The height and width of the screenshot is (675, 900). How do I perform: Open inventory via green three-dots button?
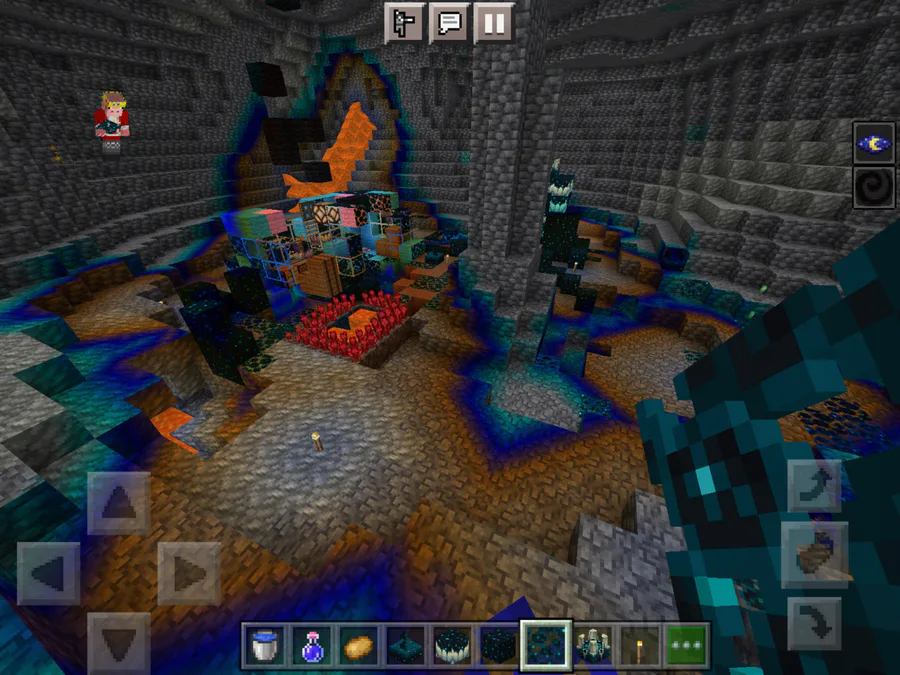(x=687, y=646)
